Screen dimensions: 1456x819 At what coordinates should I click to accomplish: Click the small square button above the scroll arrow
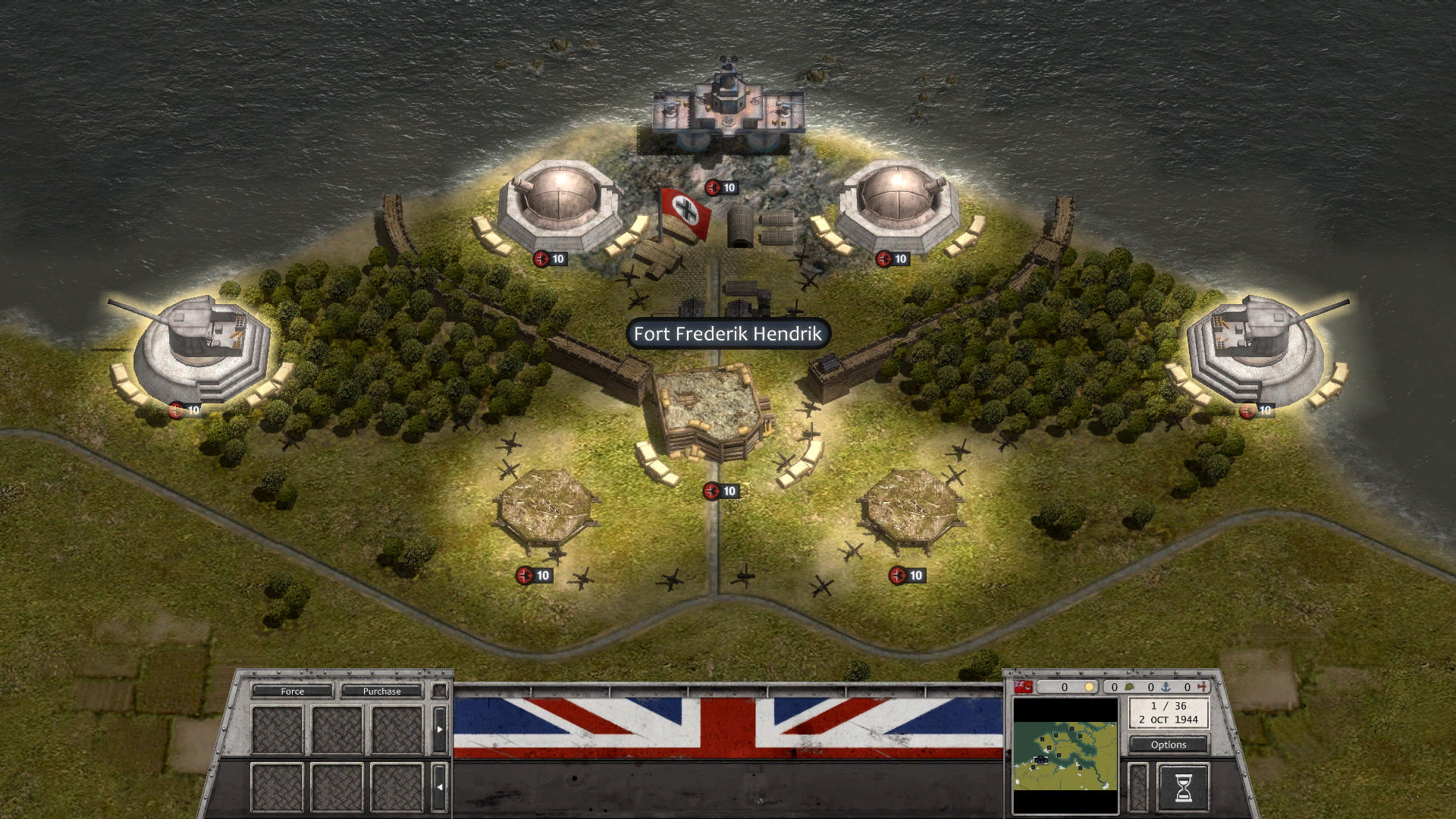point(440,692)
